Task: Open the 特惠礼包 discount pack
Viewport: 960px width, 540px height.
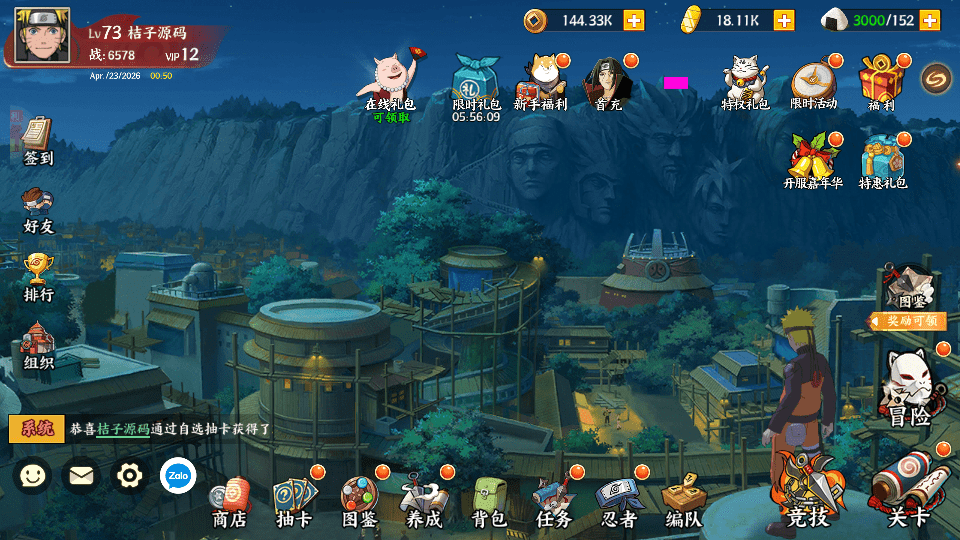Action: (883, 161)
